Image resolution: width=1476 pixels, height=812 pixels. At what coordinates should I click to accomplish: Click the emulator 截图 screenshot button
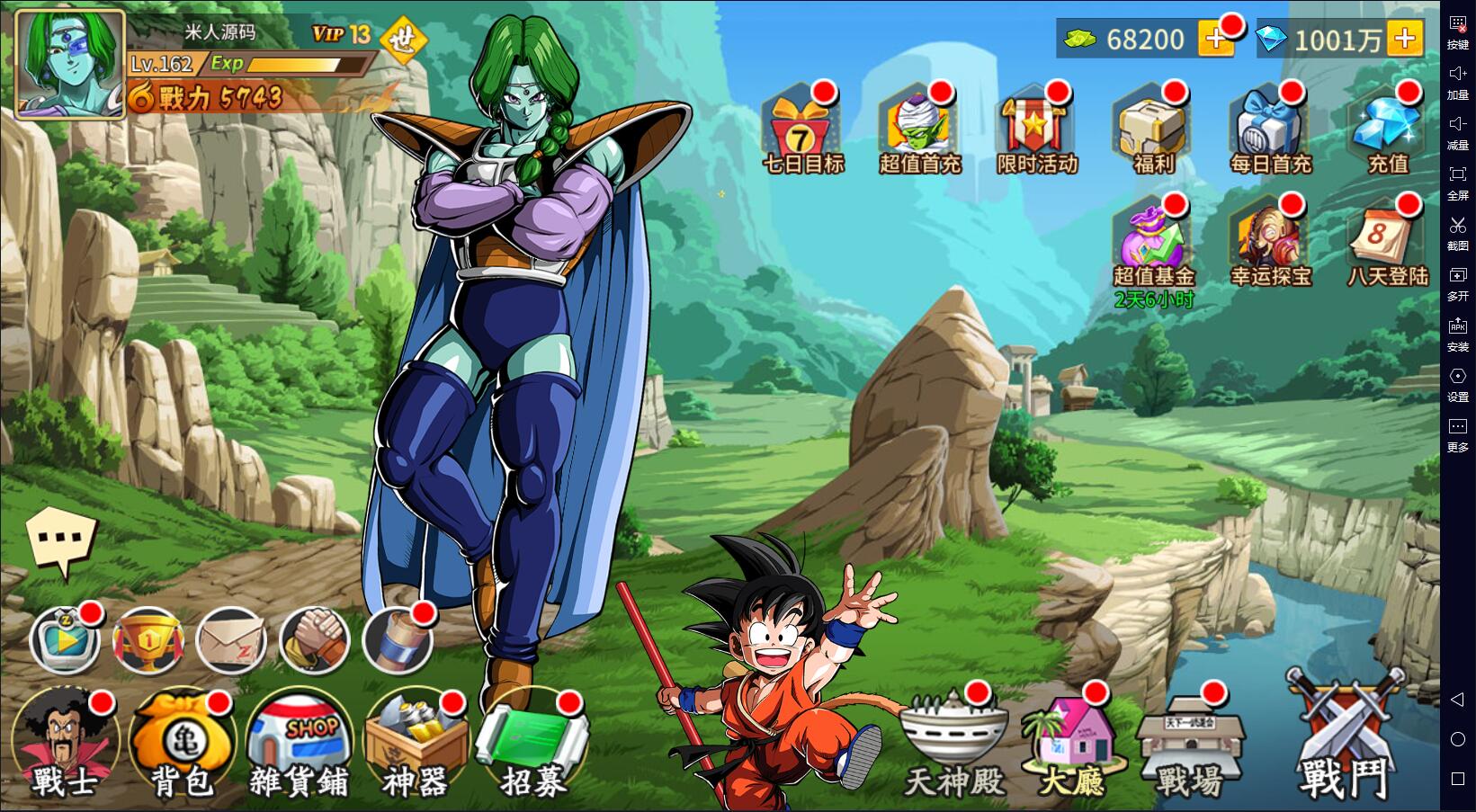[1457, 231]
